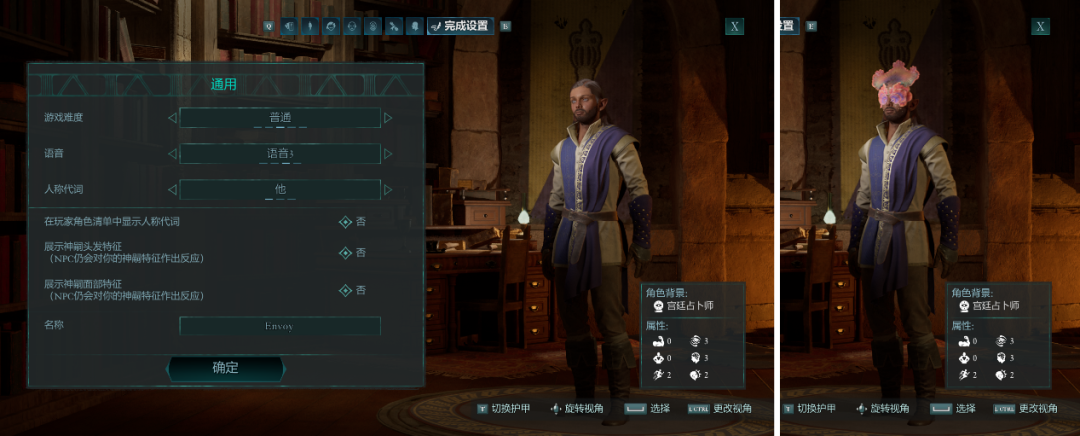Advance 人称代词 pronoun with the right arrow

pos(389,189)
